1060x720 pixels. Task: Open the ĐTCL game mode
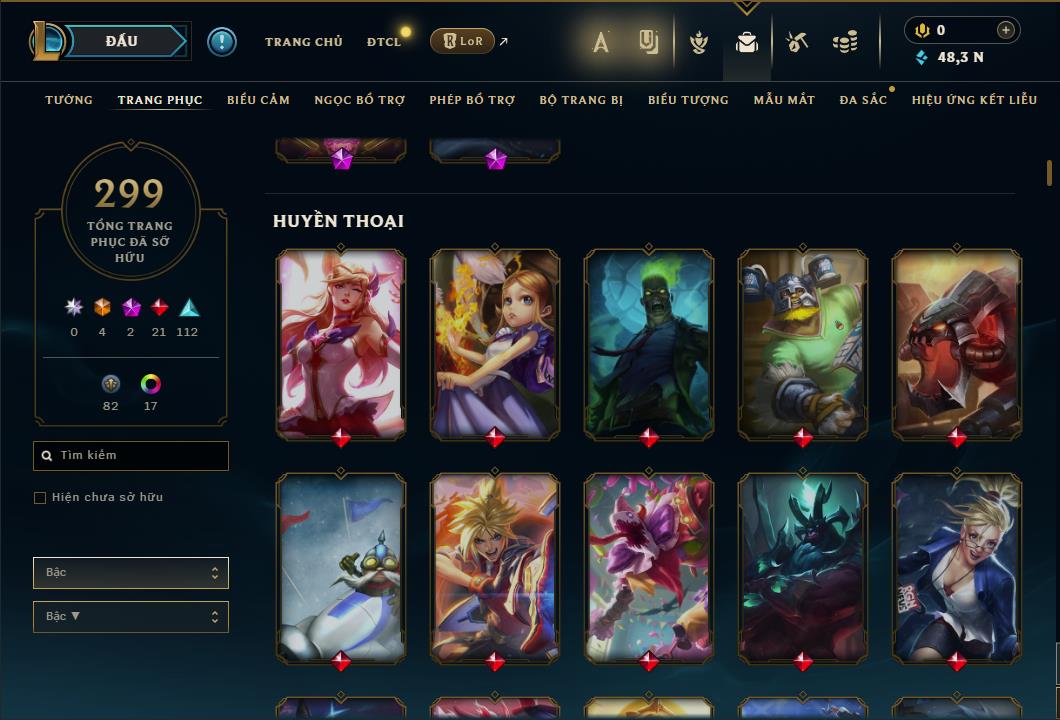[383, 42]
